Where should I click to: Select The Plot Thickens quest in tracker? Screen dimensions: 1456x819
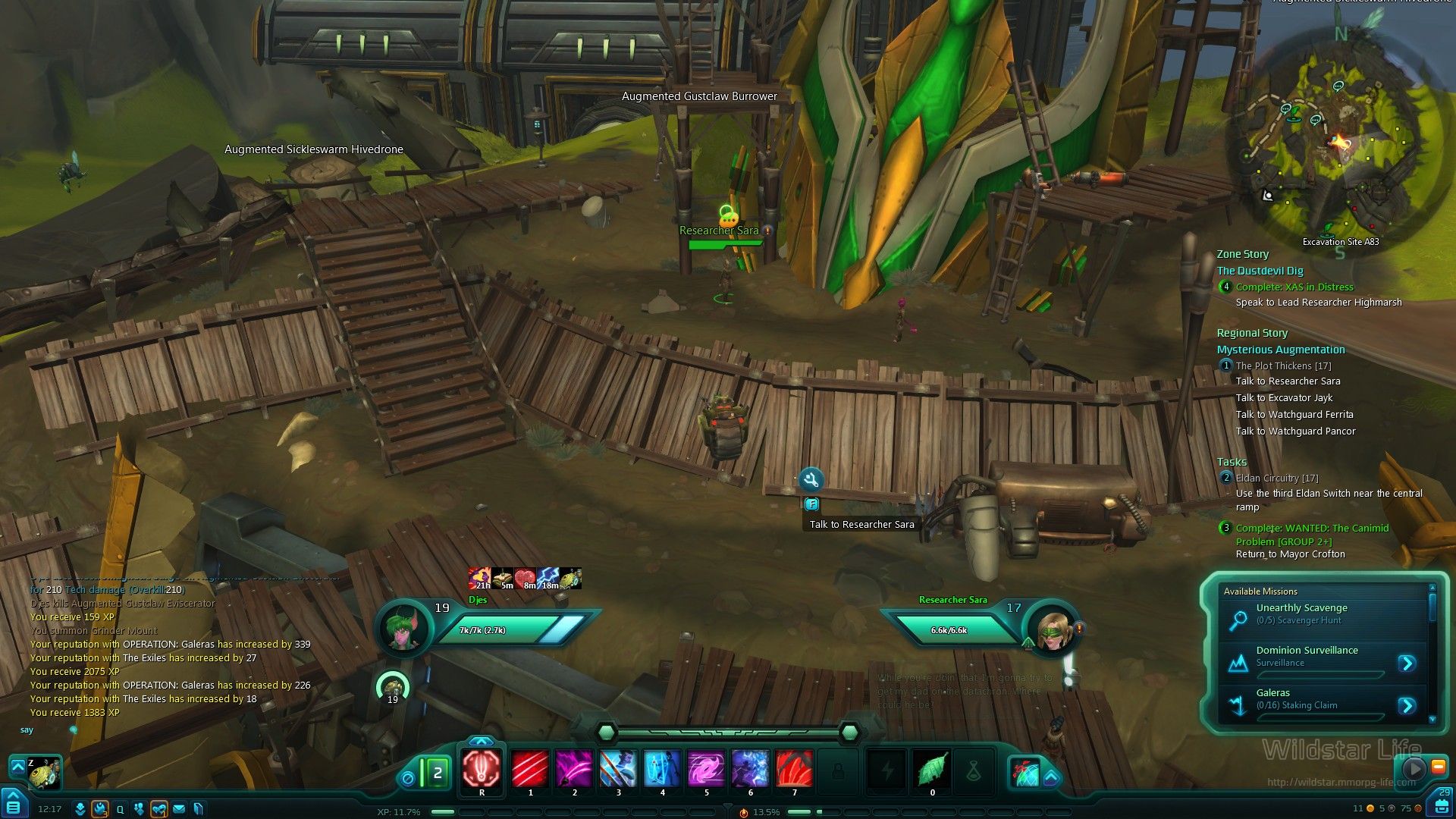(1283, 366)
